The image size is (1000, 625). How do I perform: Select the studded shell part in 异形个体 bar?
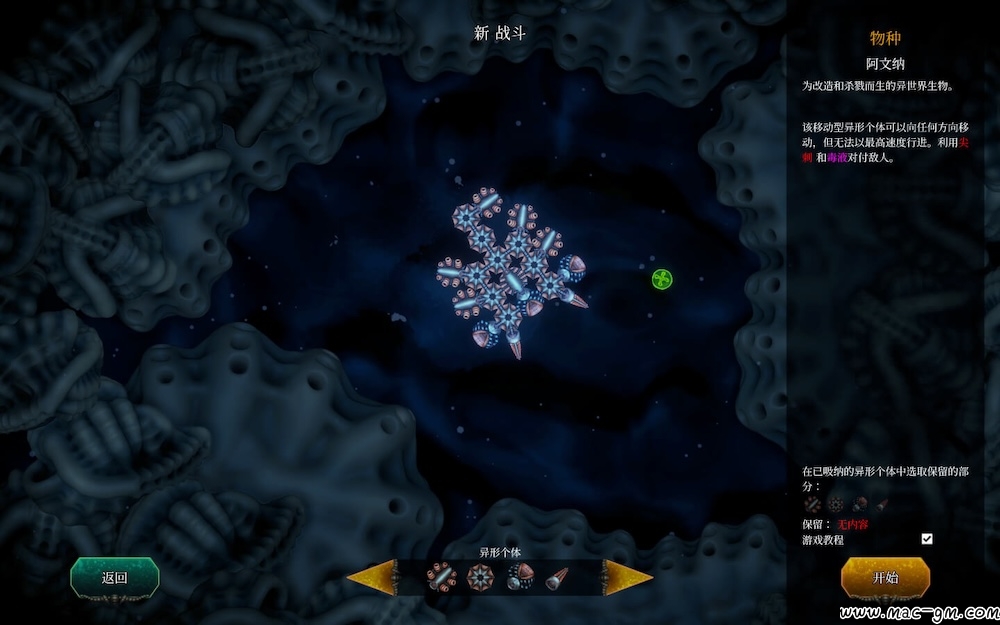(x=519, y=577)
